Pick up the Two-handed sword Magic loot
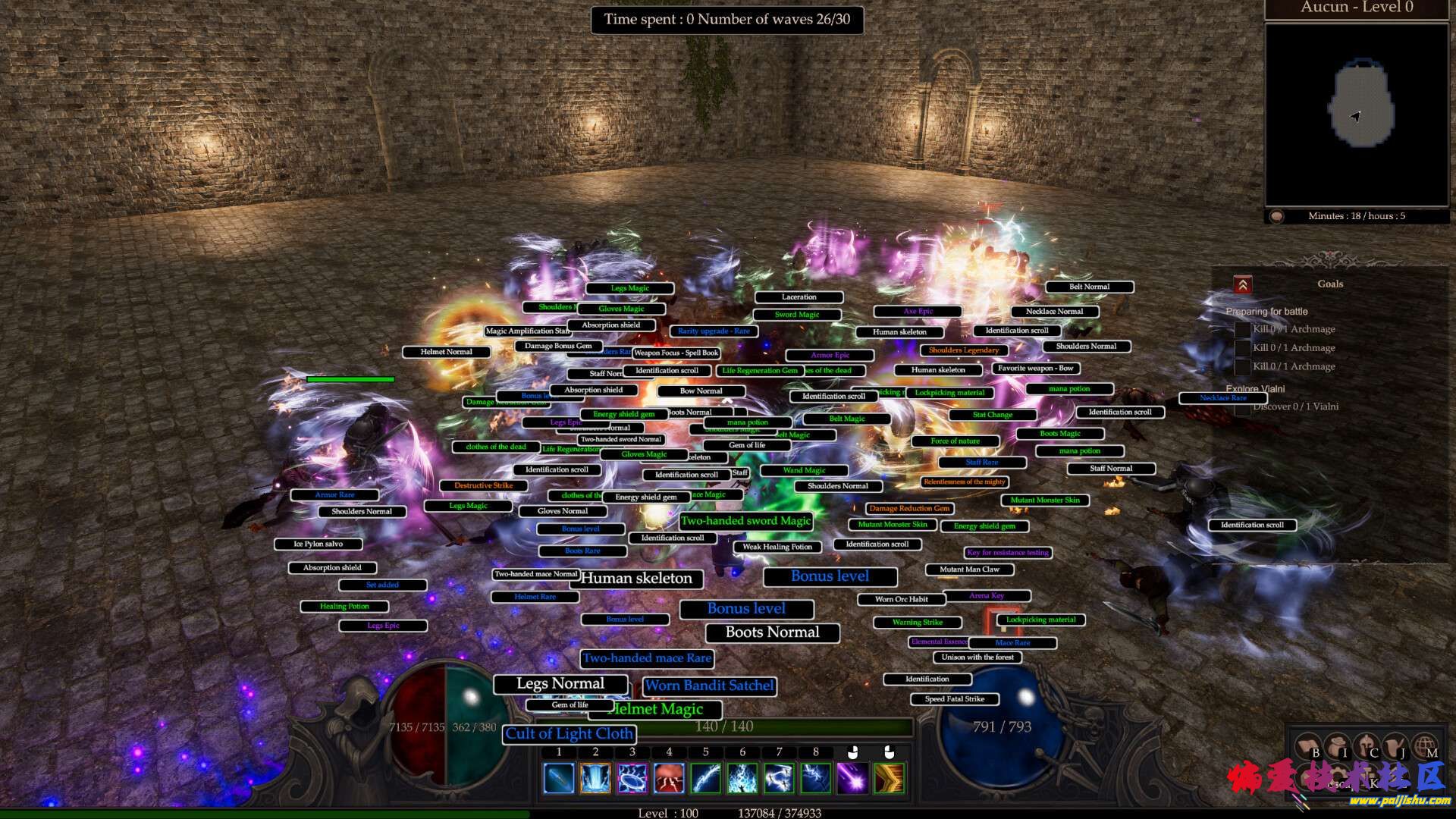 point(746,521)
